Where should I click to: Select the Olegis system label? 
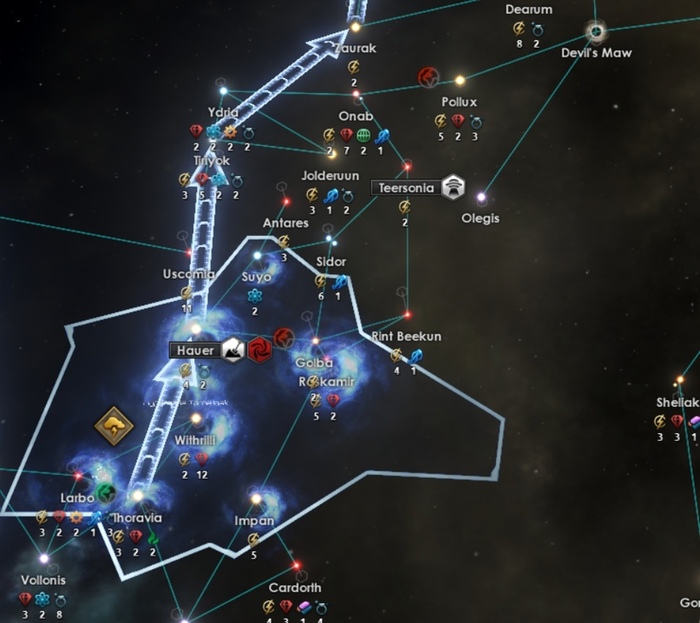pos(480,217)
